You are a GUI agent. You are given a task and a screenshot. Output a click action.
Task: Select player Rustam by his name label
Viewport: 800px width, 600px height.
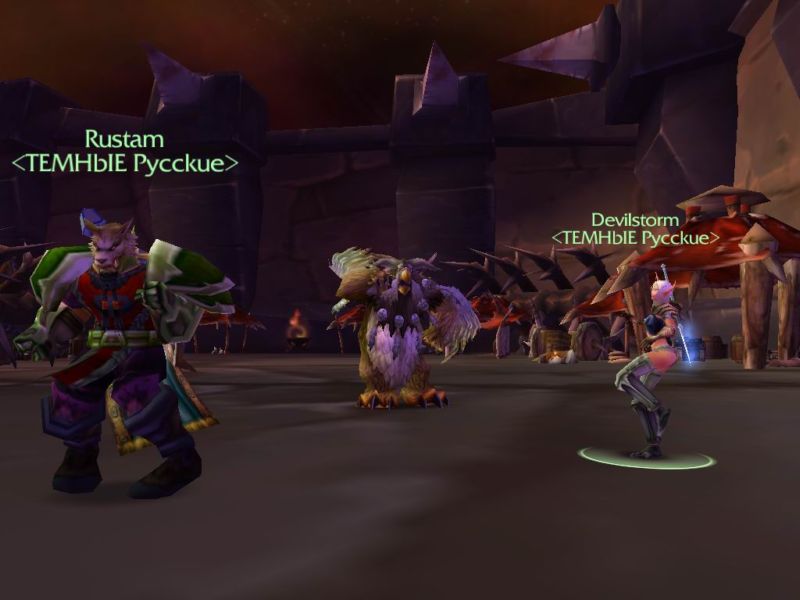[x=124, y=139]
